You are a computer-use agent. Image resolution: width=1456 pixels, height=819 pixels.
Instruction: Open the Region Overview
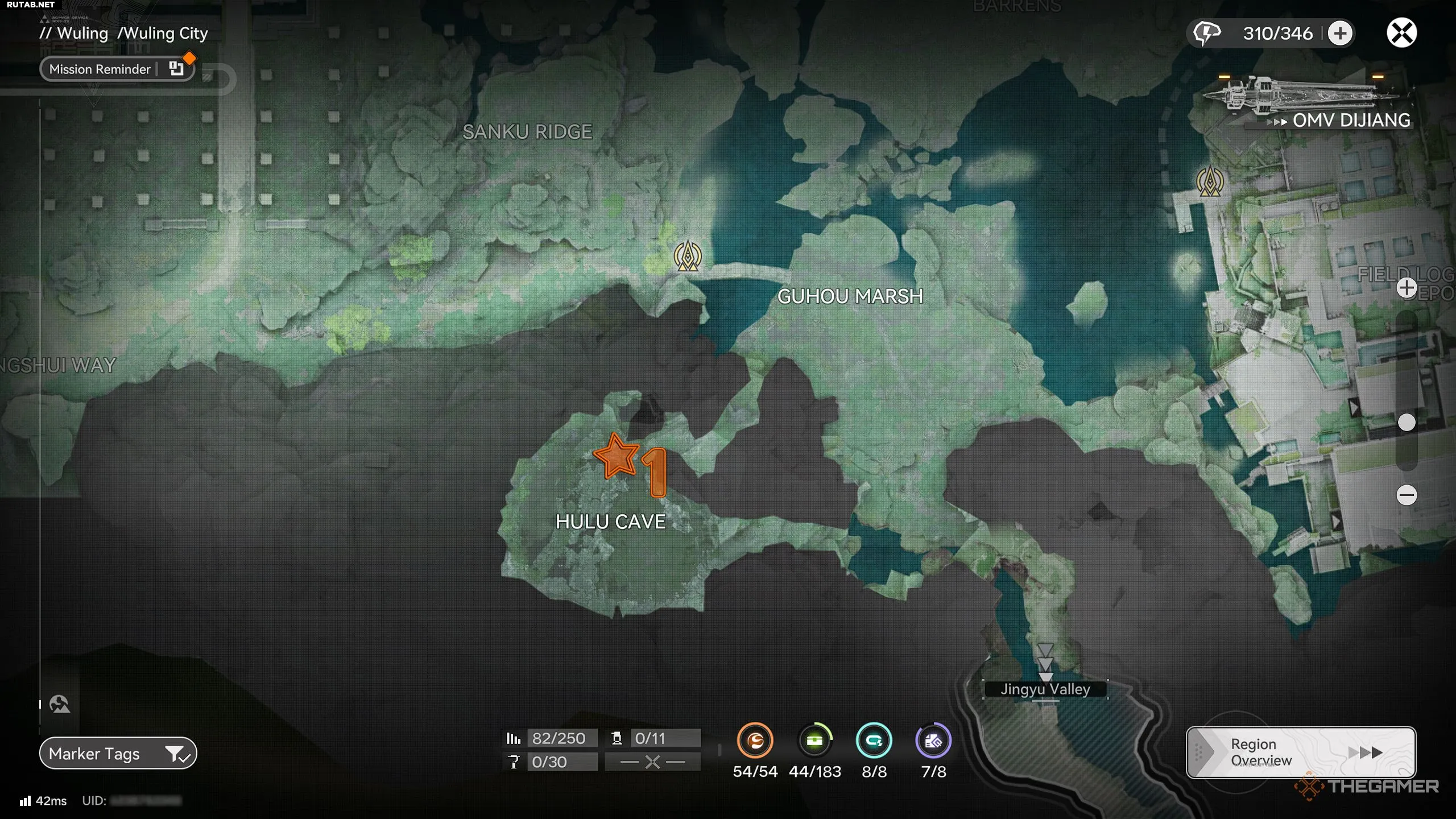click(1300, 752)
